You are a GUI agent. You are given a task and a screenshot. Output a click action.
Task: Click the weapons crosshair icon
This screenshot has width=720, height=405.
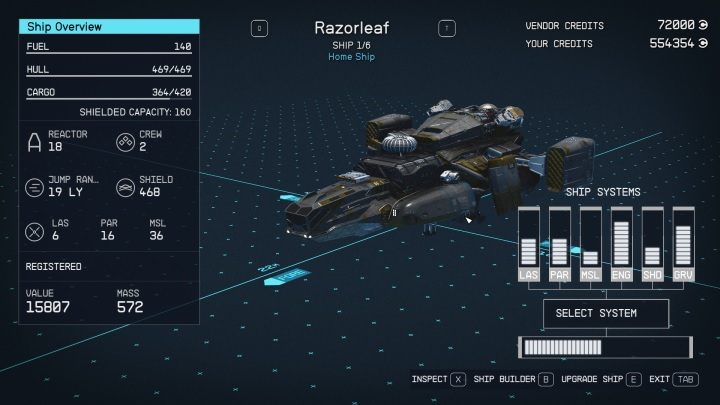(x=34, y=231)
